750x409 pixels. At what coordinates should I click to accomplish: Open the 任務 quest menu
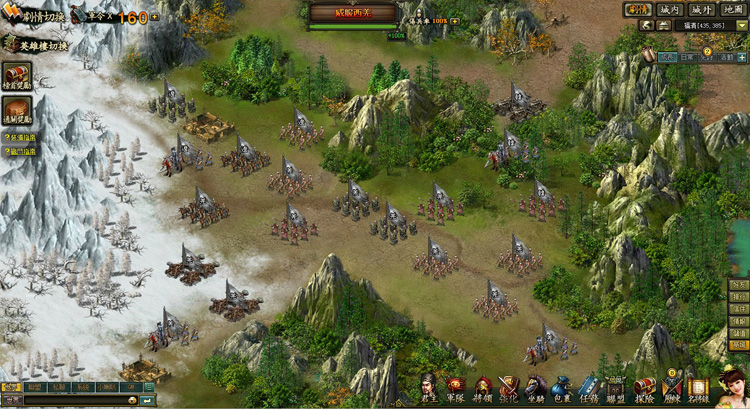pyautogui.click(x=588, y=388)
